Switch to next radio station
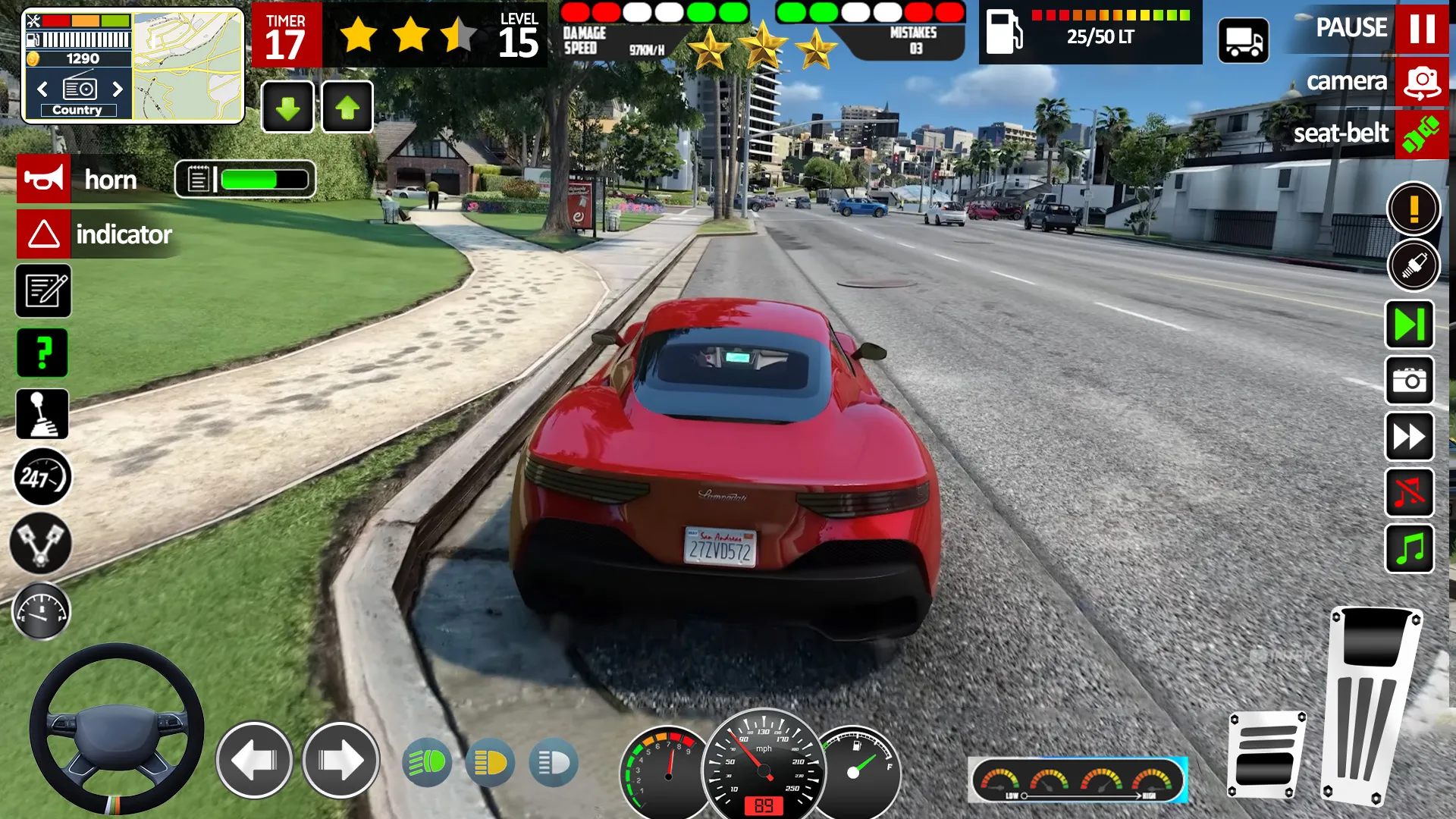This screenshot has width=1456, height=819. pos(118,89)
